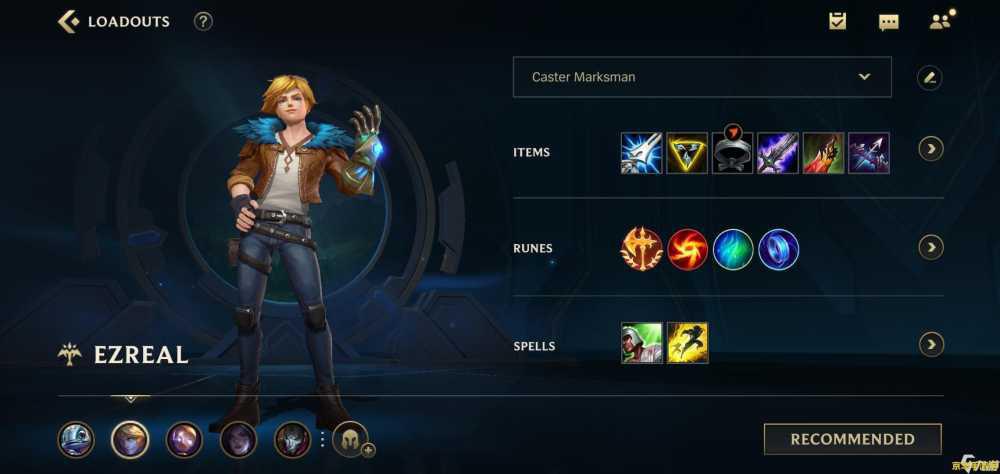The image size is (1000, 474).
Task: Open the Items details arrow
Action: pos(931,149)
